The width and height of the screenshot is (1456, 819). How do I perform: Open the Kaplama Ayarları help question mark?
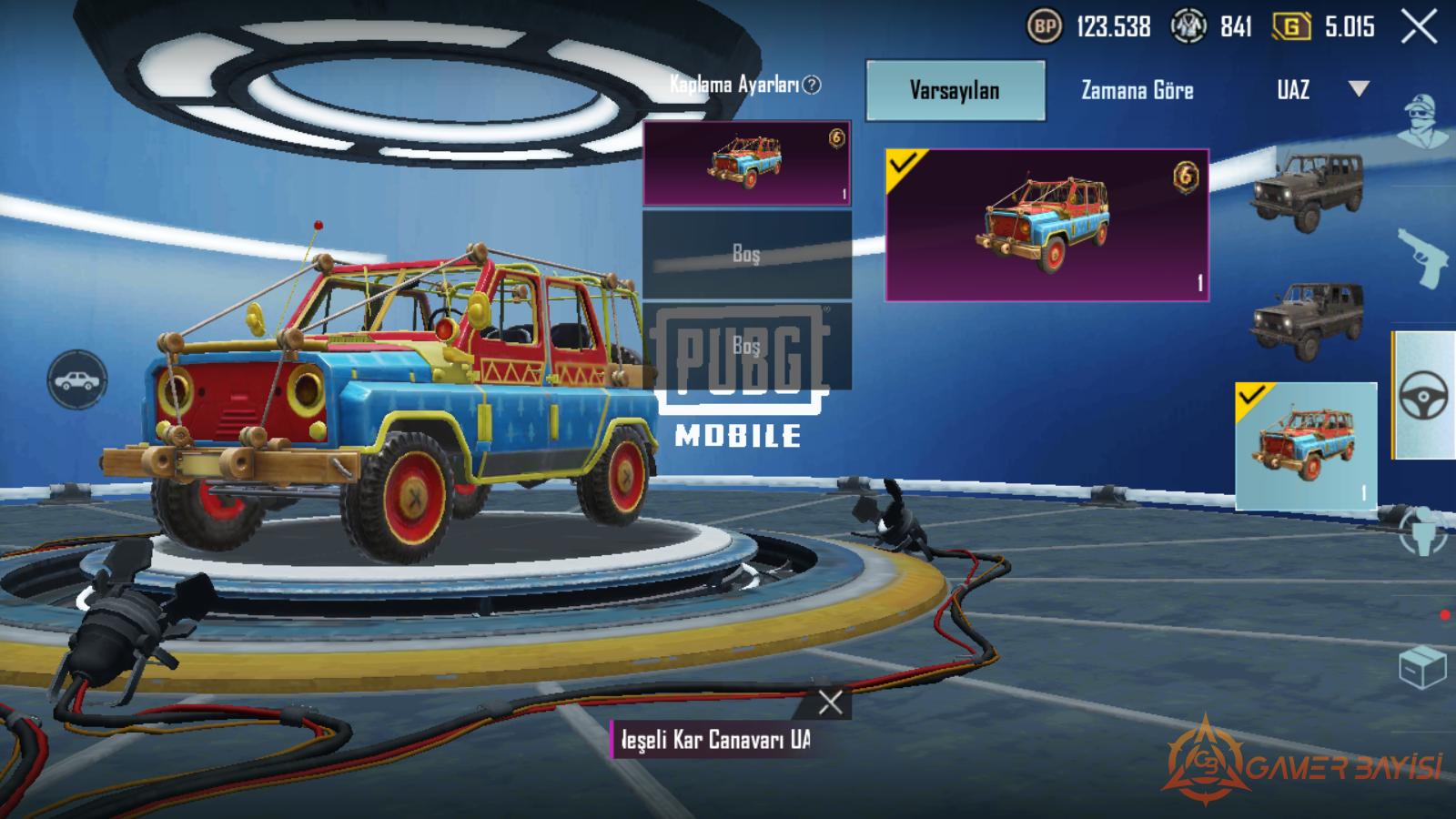(x=812, y=85)
